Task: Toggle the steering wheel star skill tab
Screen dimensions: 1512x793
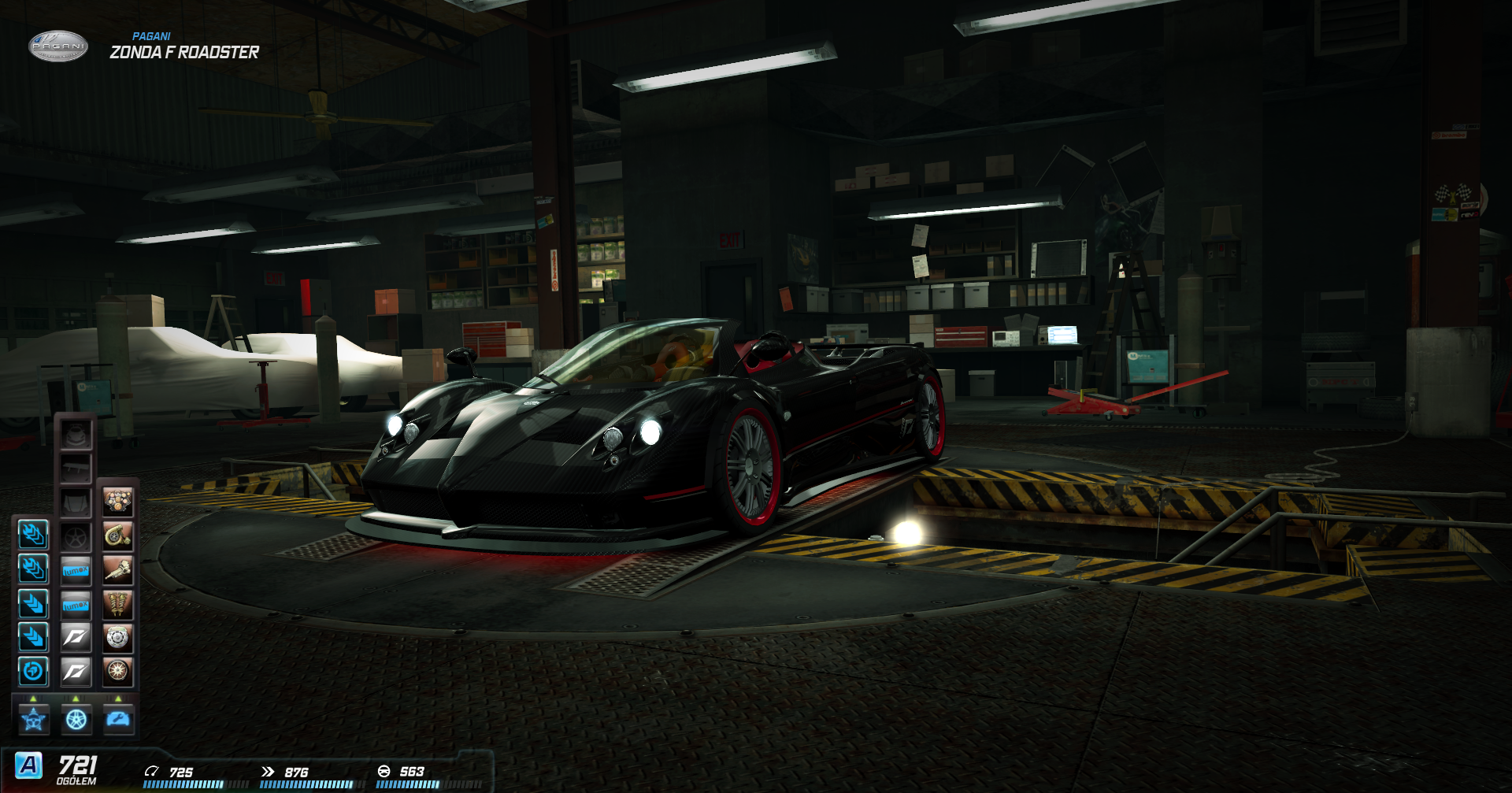Action: pyautogui.click(x=34, y=720)
